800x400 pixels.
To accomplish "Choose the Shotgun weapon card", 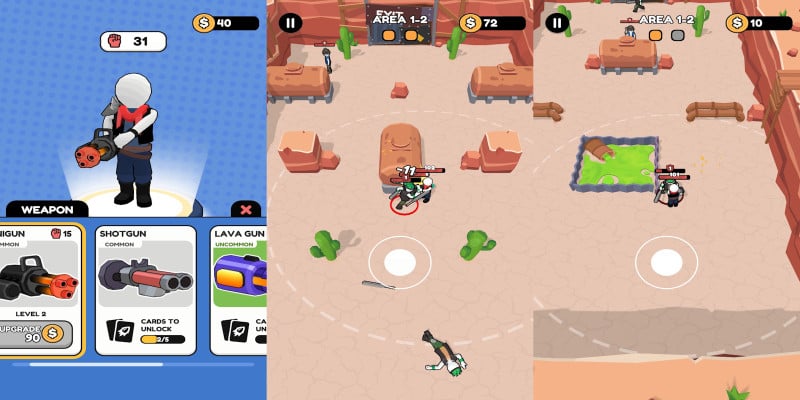I will pyautogui.click(x=145, y=290).
